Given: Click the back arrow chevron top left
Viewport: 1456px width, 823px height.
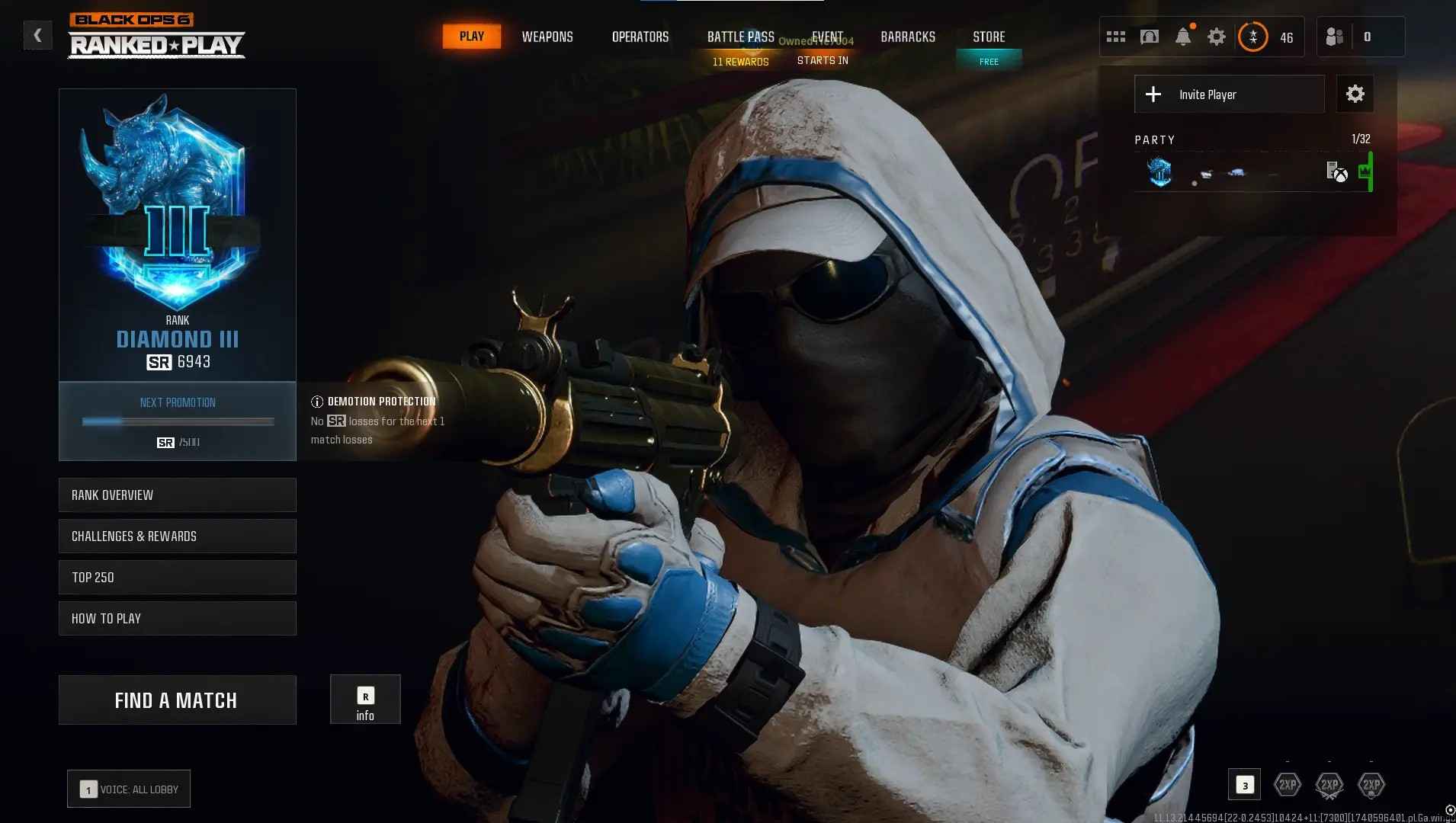Looking at the screenshot, I should click(x=37, y=34).
